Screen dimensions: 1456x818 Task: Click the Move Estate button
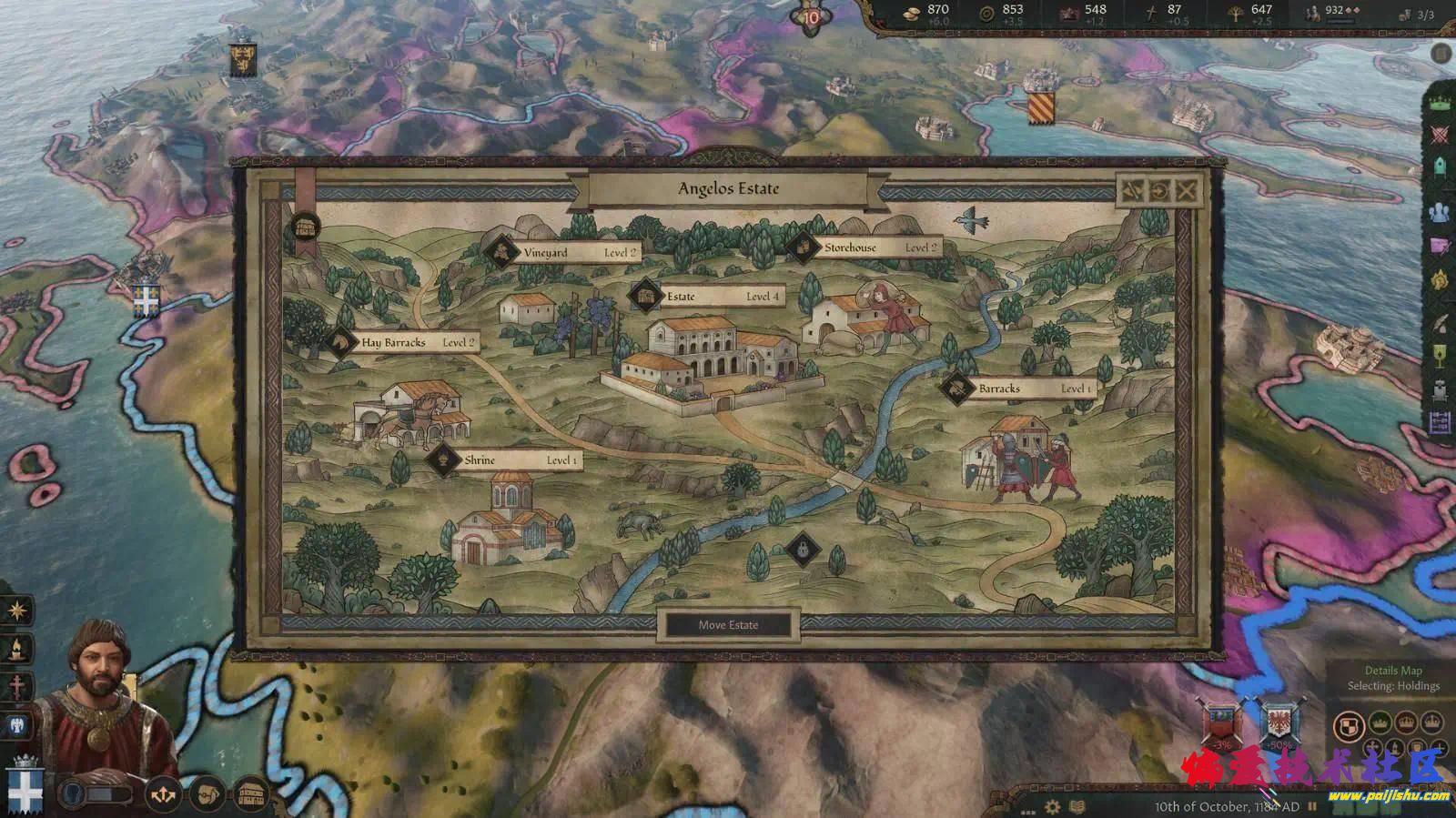point(728,625)
